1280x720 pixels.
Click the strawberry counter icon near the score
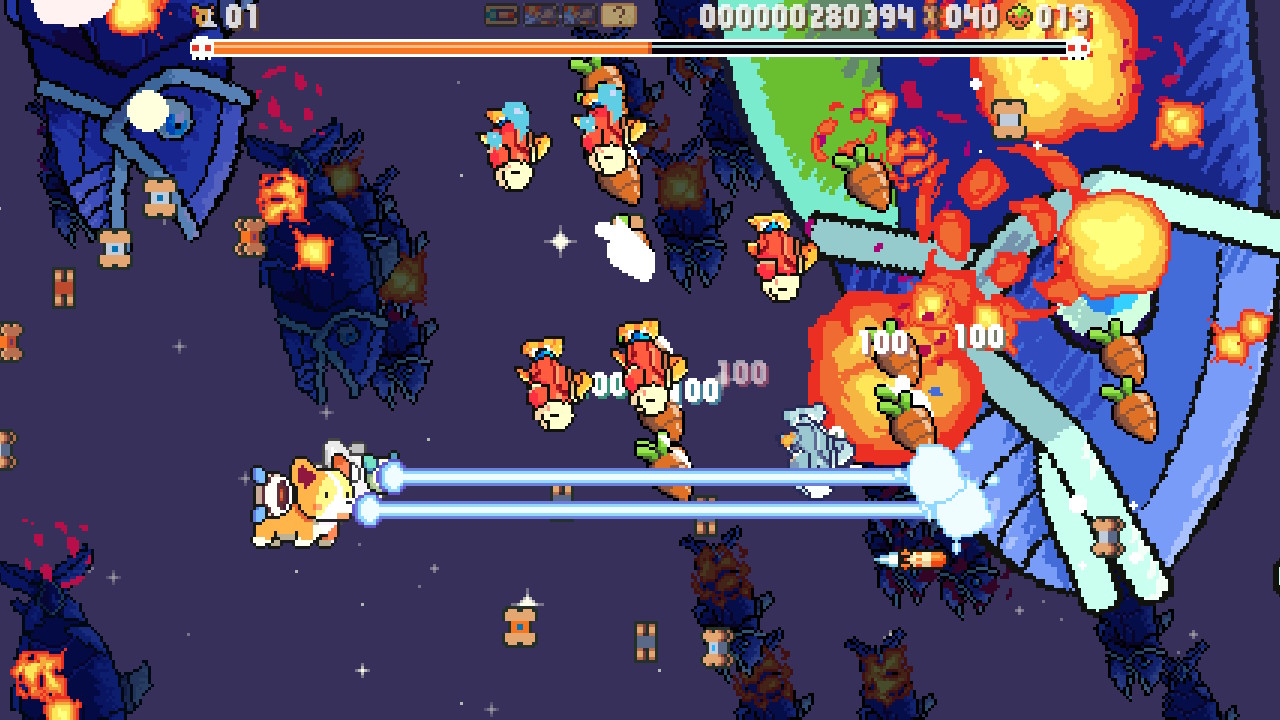coord(1019,16)
